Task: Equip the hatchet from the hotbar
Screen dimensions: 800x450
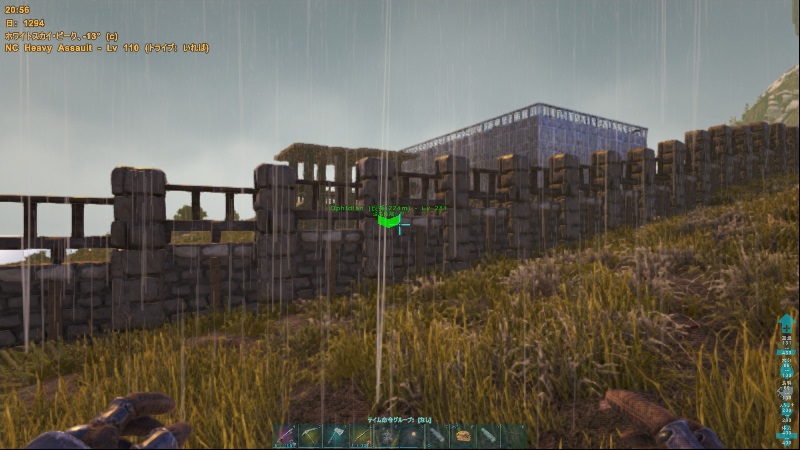Action: [x=337, y=436]
